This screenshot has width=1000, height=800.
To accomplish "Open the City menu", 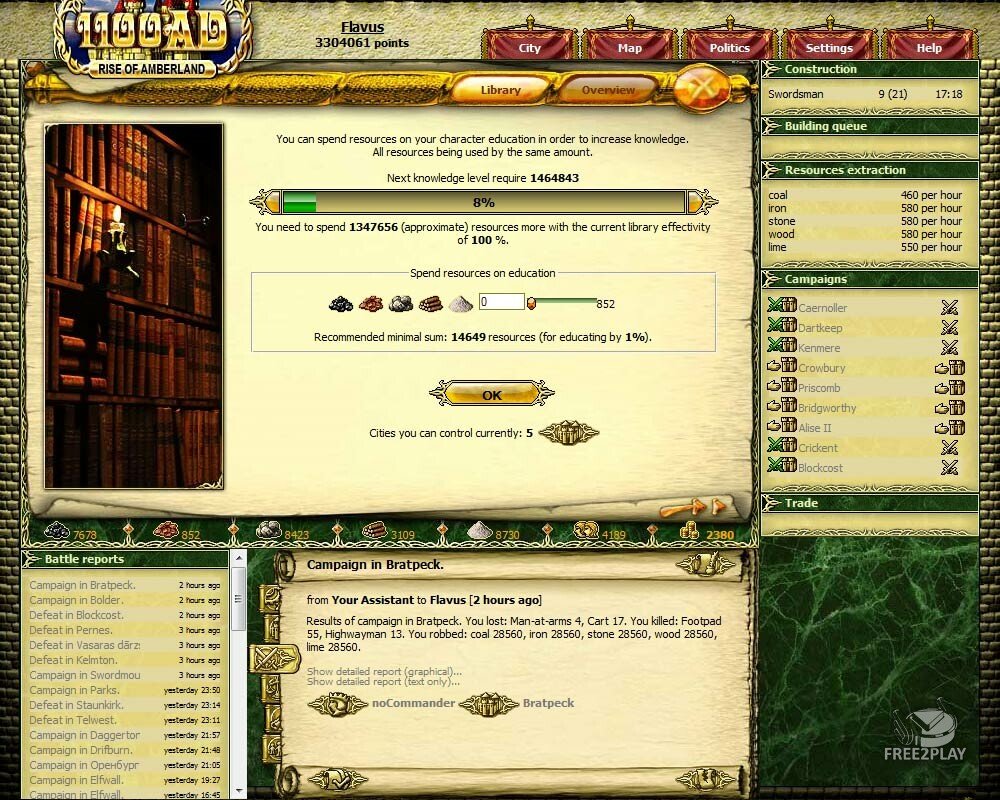I will [530, 47].
